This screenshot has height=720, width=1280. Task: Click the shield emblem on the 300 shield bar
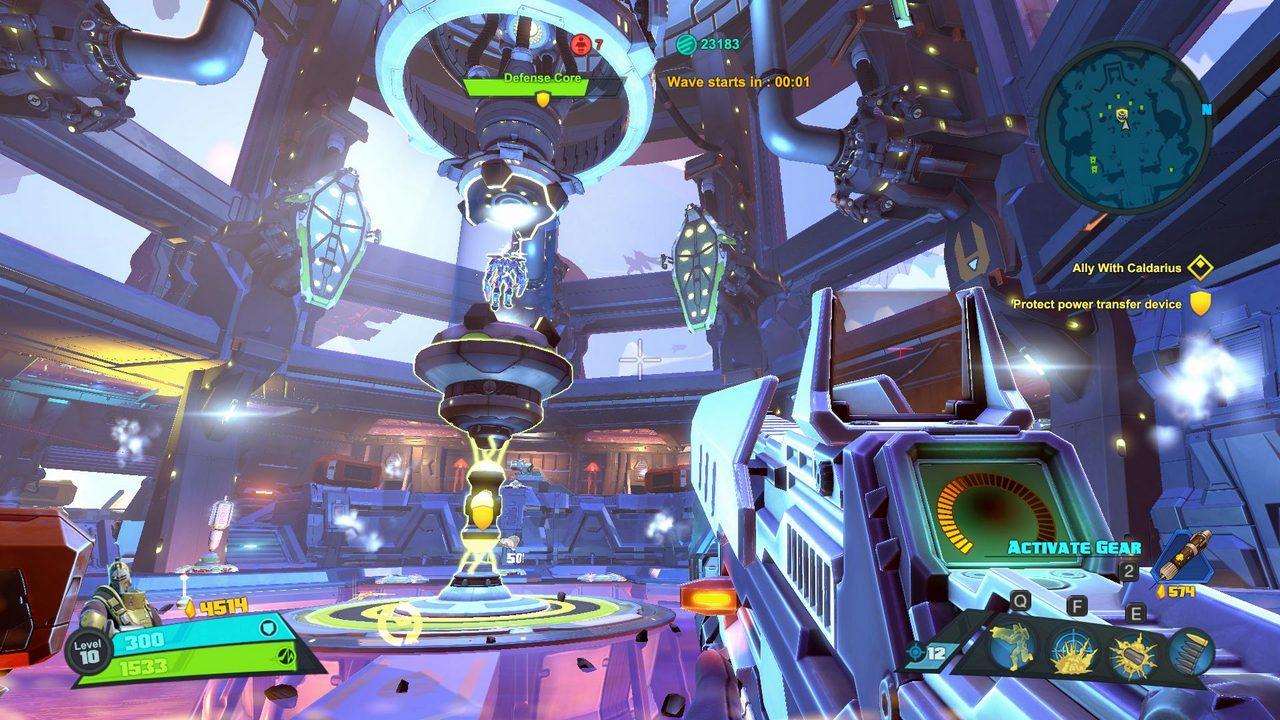click(267, 627)
